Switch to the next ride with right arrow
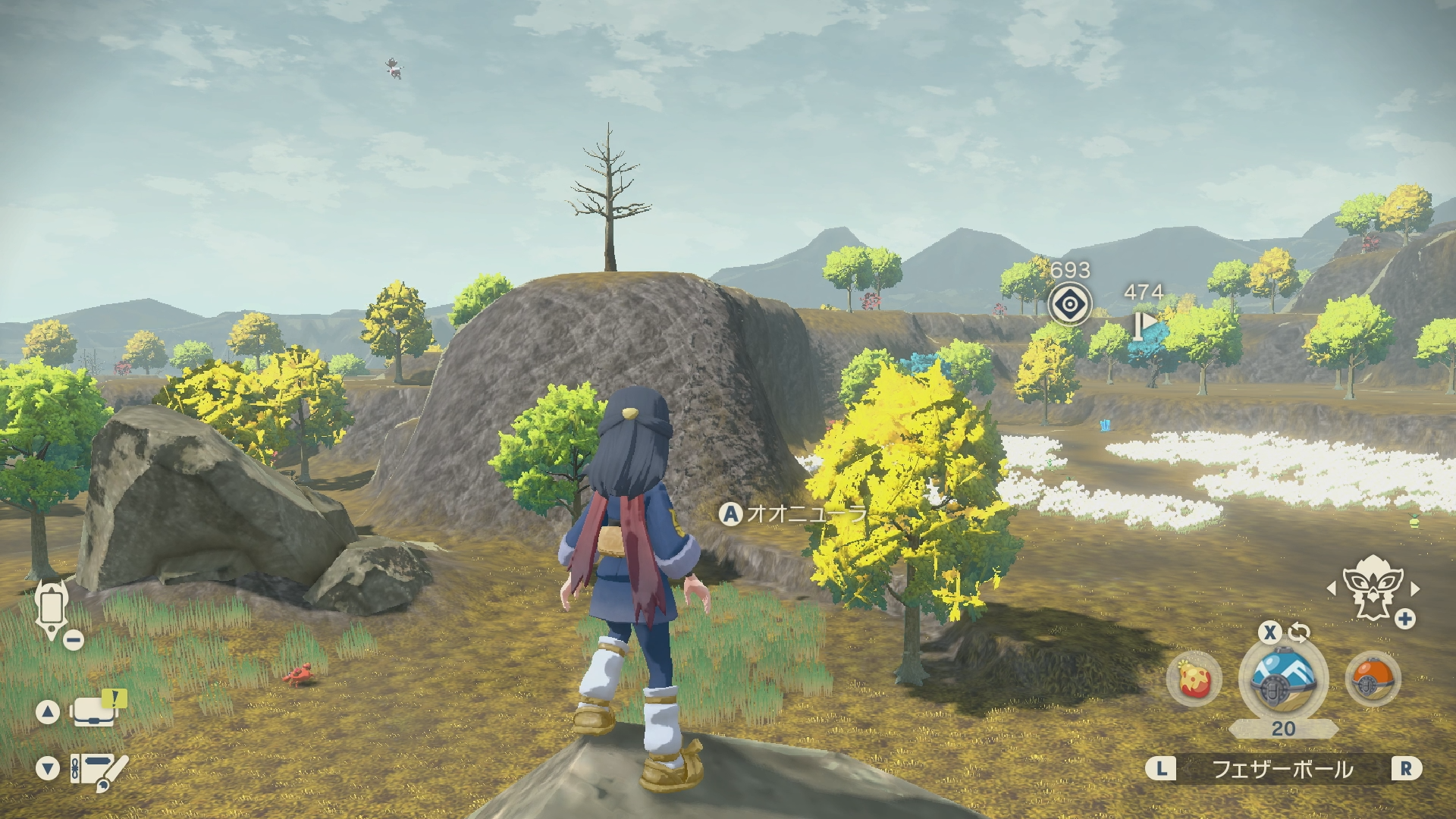The width and height of the screenshot is (1456, 819). 1414,588
